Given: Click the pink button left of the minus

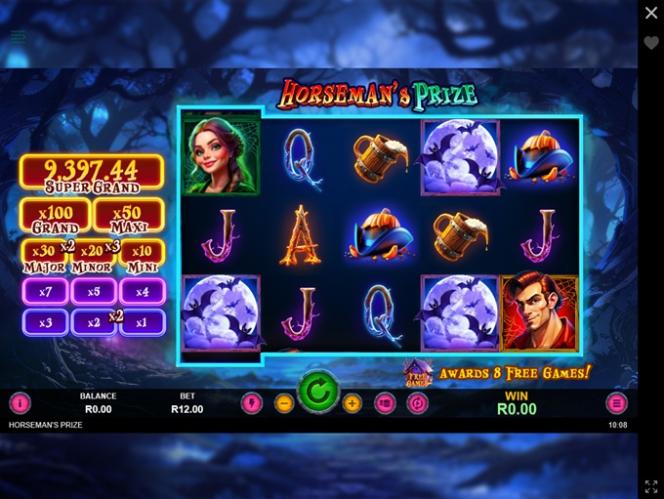Looking at the screenshot, I should pyautogui.click(x=251, y=404).
